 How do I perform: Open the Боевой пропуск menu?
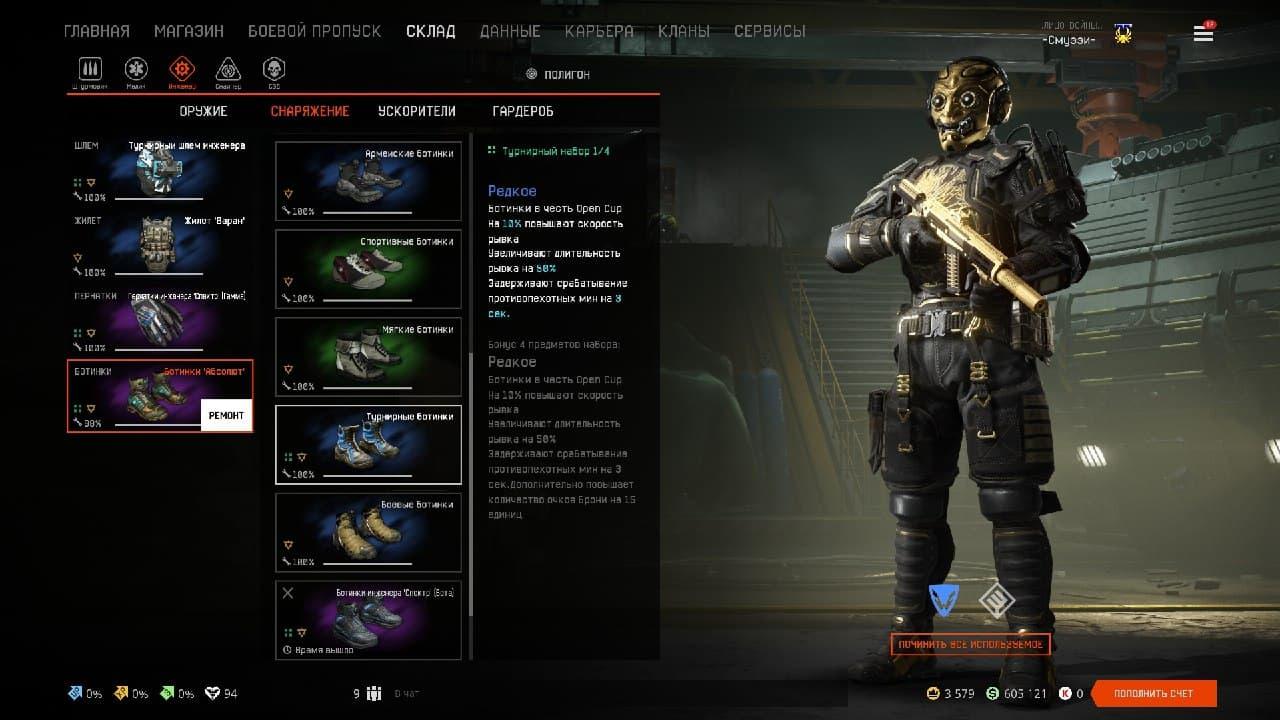click(314, 31)
